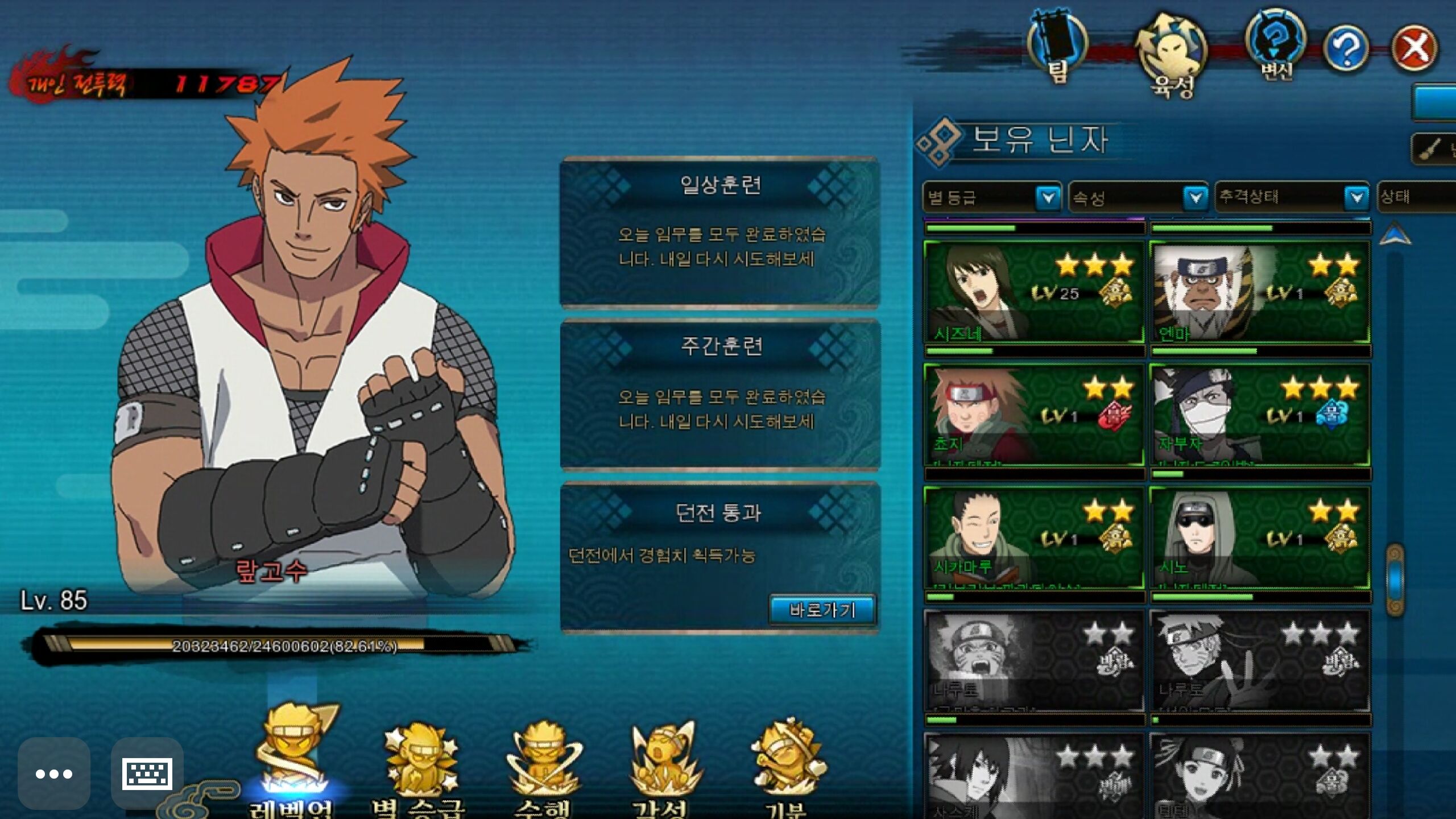Select the 시카마루 ninja card

pos(1034,538)
